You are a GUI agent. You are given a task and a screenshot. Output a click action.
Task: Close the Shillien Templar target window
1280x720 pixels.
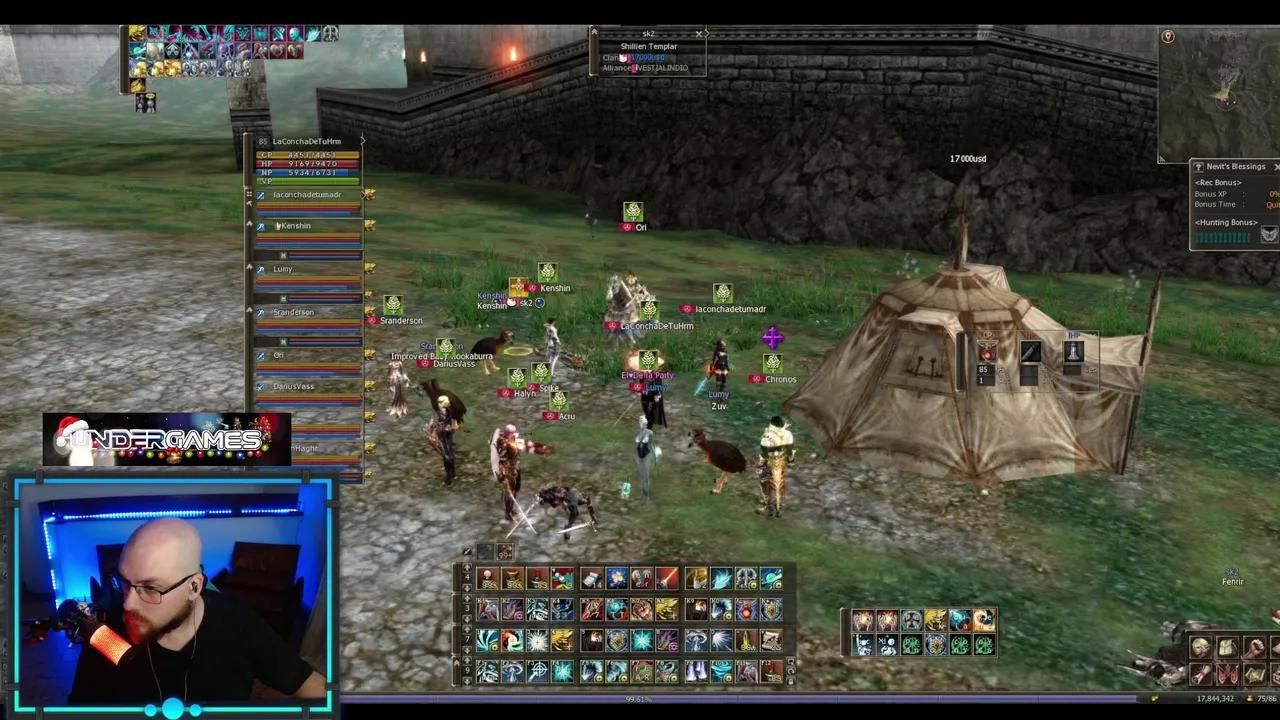[698, 34]
